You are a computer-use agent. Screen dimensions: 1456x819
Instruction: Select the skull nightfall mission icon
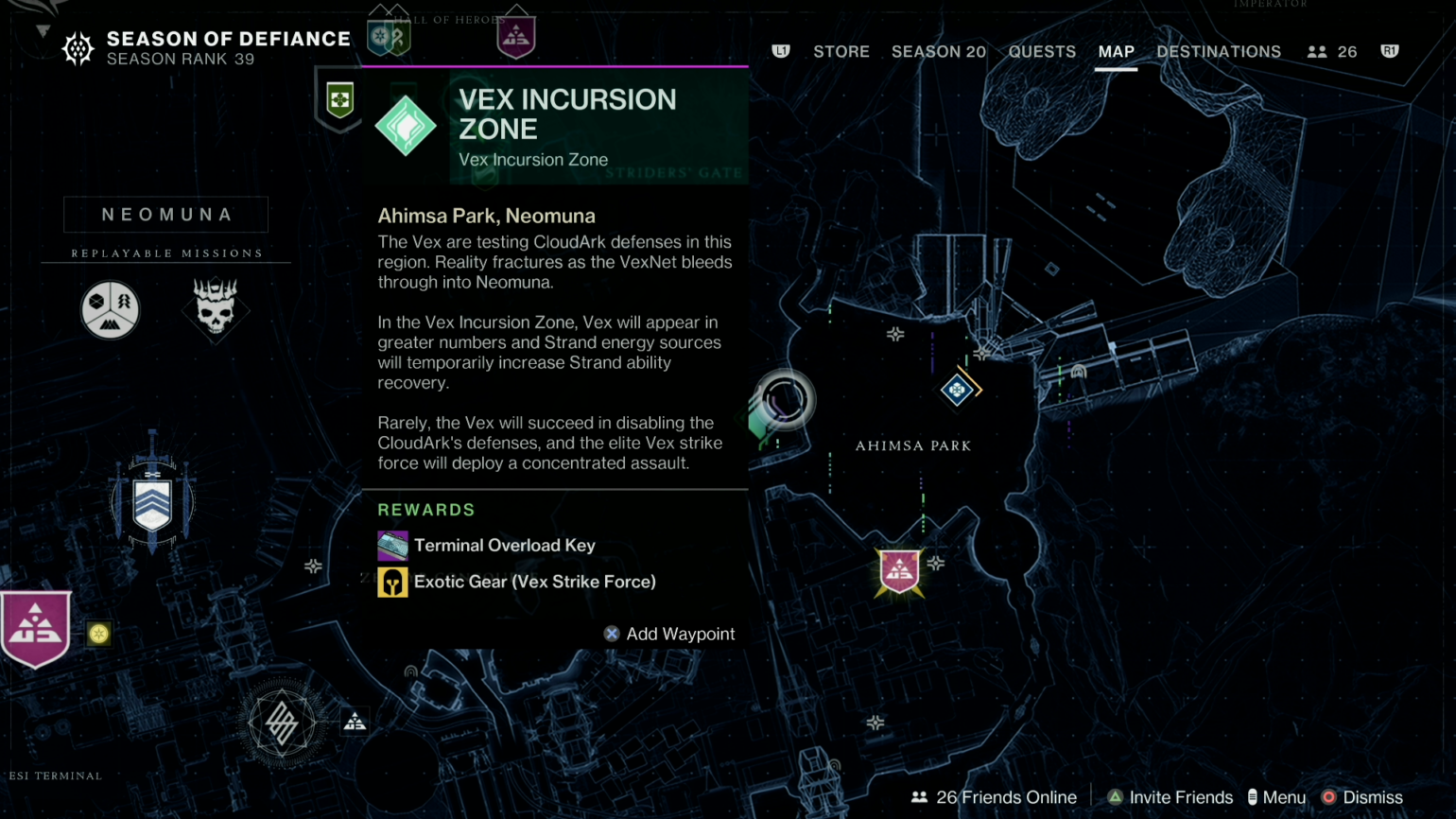pyautogui.click(x=216, y=309)
